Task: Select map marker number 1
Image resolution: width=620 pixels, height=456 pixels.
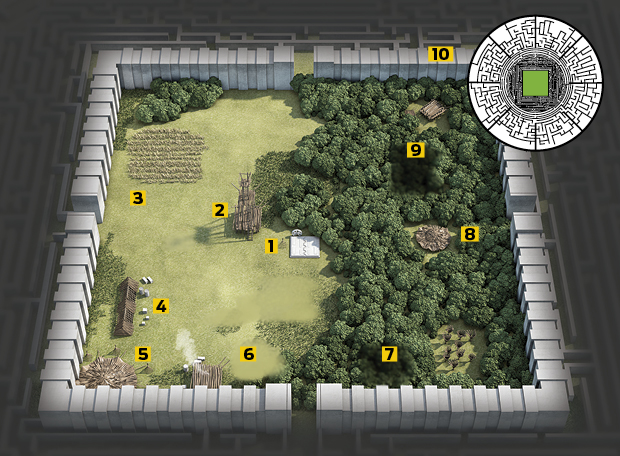Action: point(270,245)
